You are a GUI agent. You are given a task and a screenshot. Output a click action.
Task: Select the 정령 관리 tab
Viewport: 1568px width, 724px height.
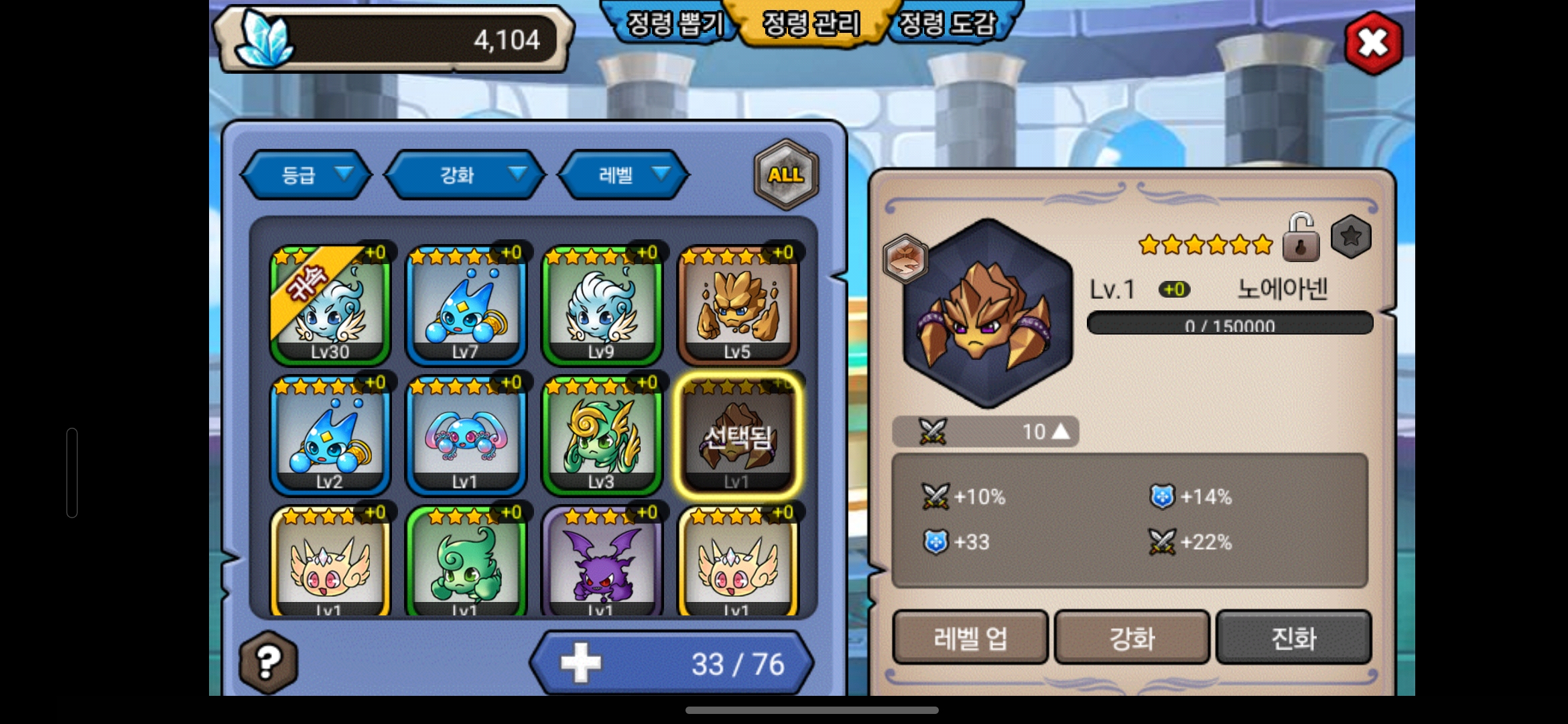pos(811,25)
